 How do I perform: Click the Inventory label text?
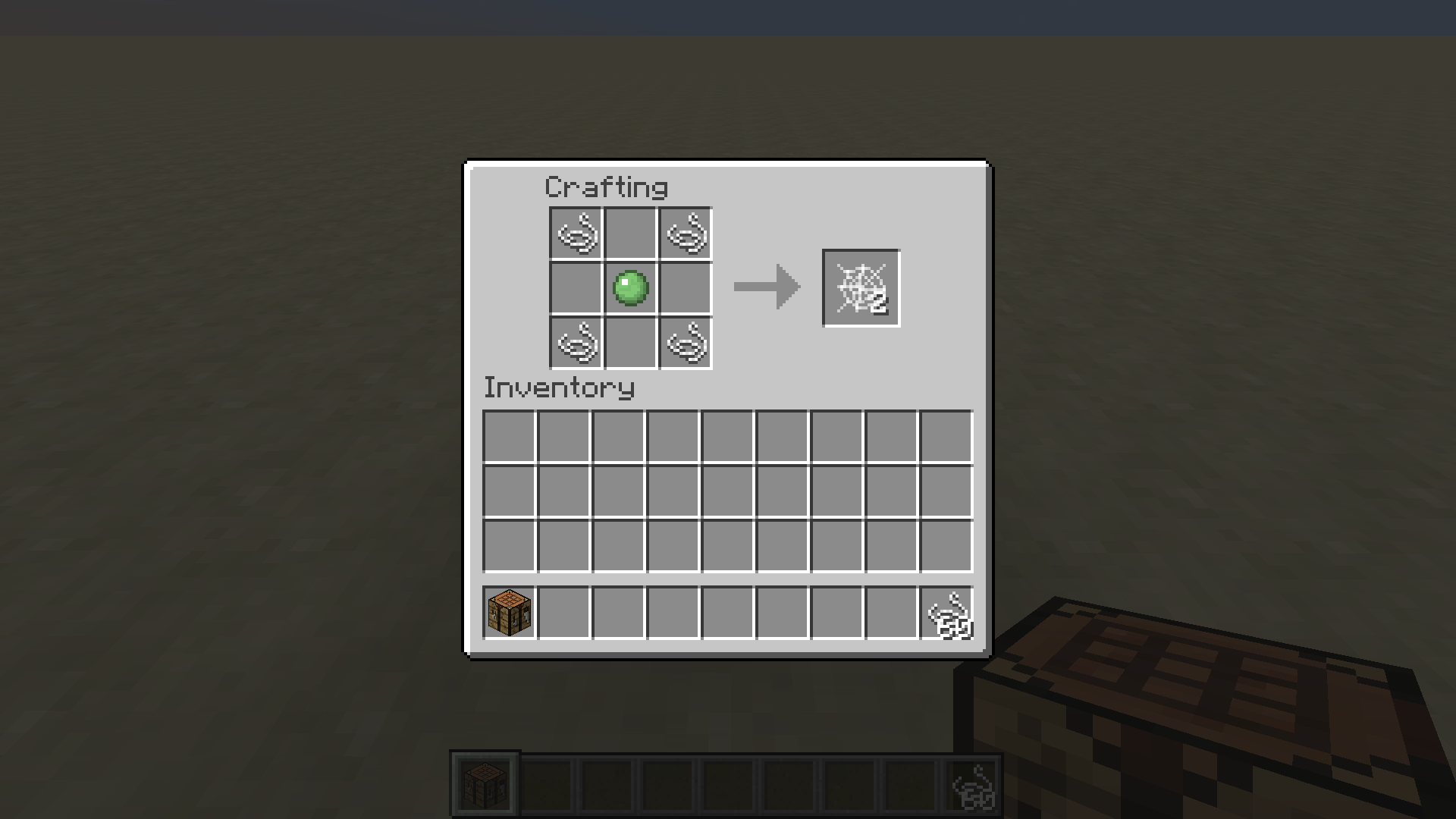pos(559,388)
